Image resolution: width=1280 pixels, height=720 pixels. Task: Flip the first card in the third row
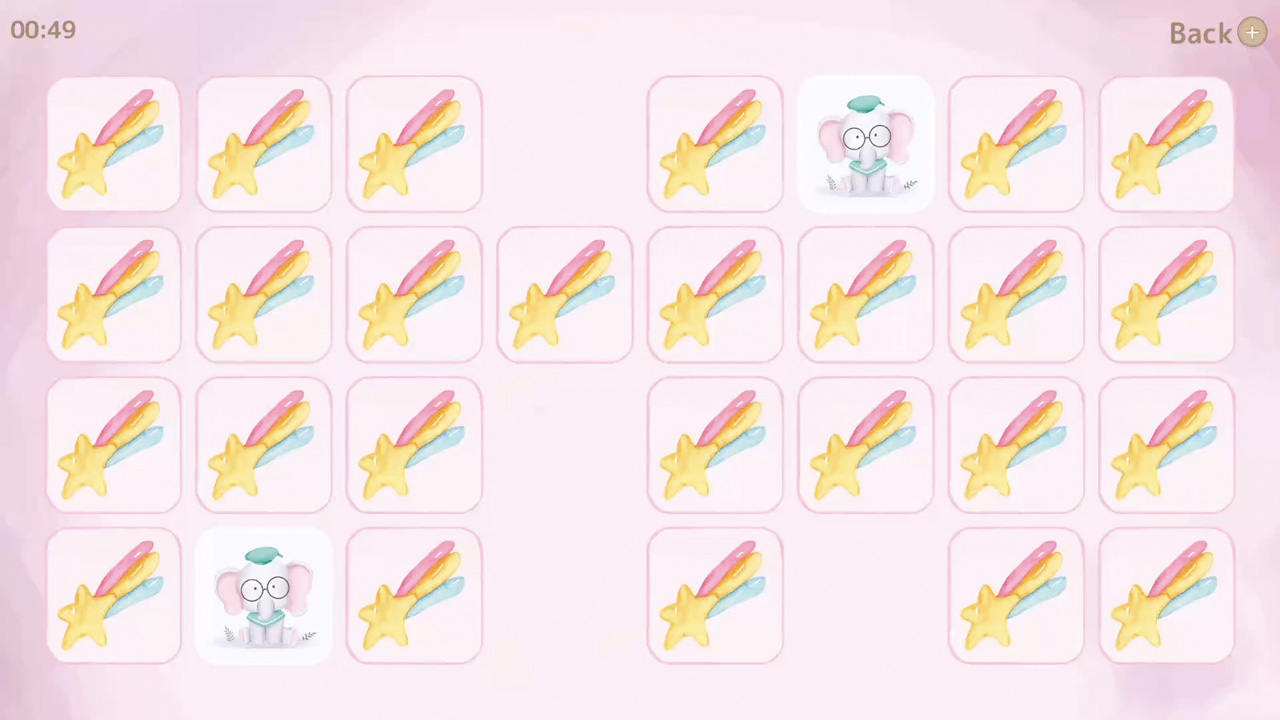(113, 445)
